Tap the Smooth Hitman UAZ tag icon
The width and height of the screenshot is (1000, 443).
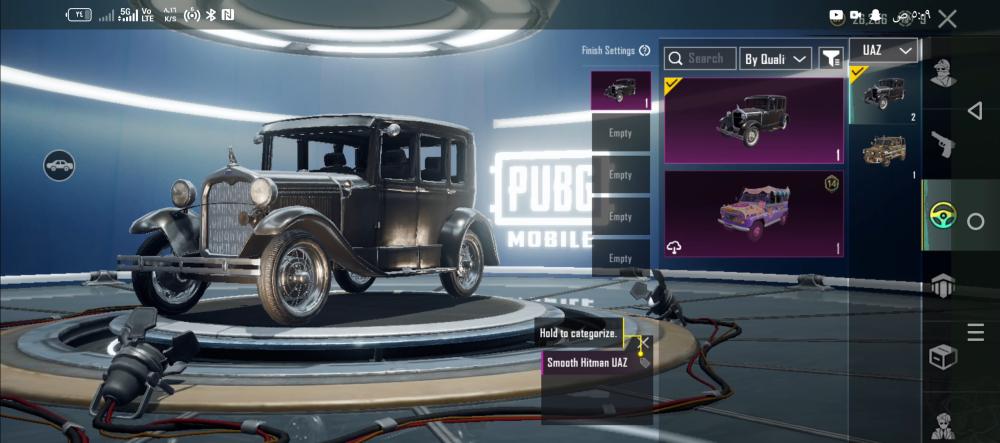644,362
